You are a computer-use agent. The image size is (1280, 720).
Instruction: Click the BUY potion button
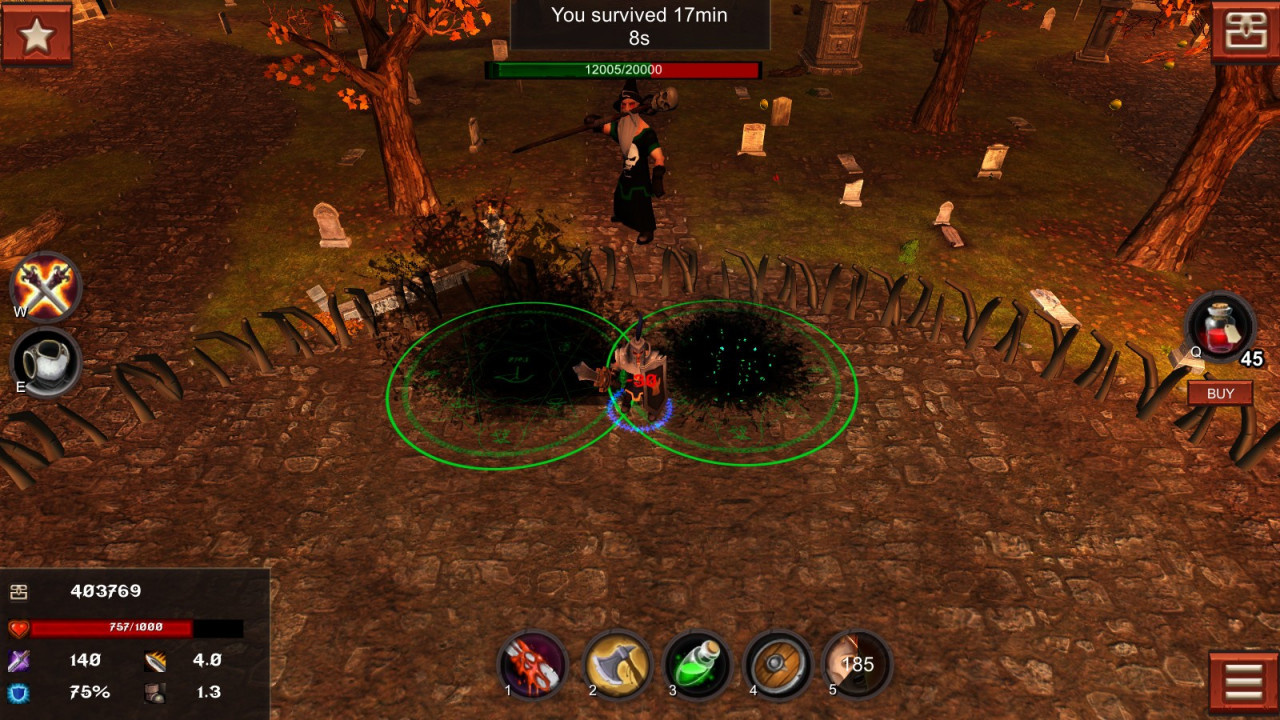click(1220, 393)
